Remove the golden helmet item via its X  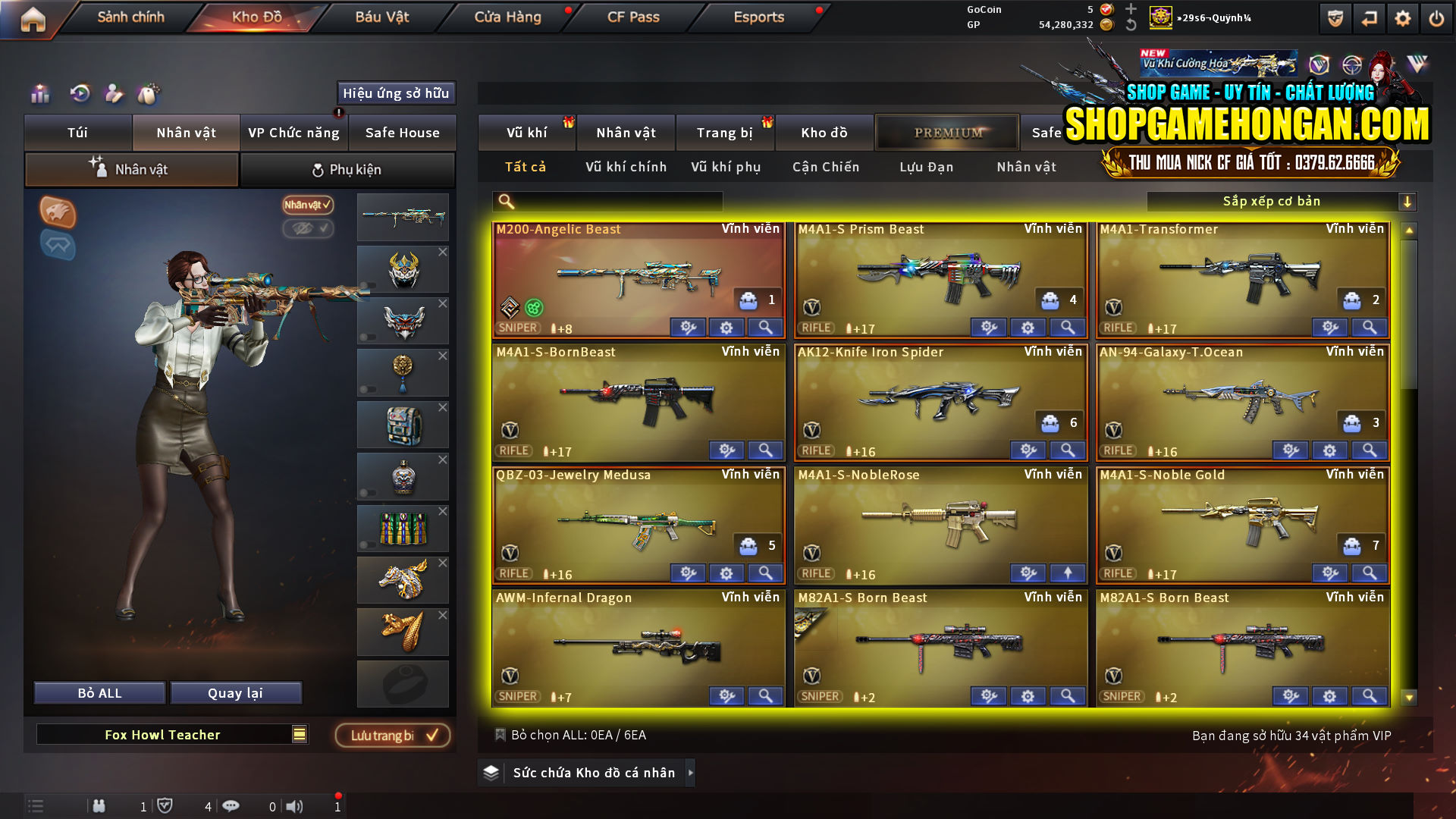tap(443, 252)
